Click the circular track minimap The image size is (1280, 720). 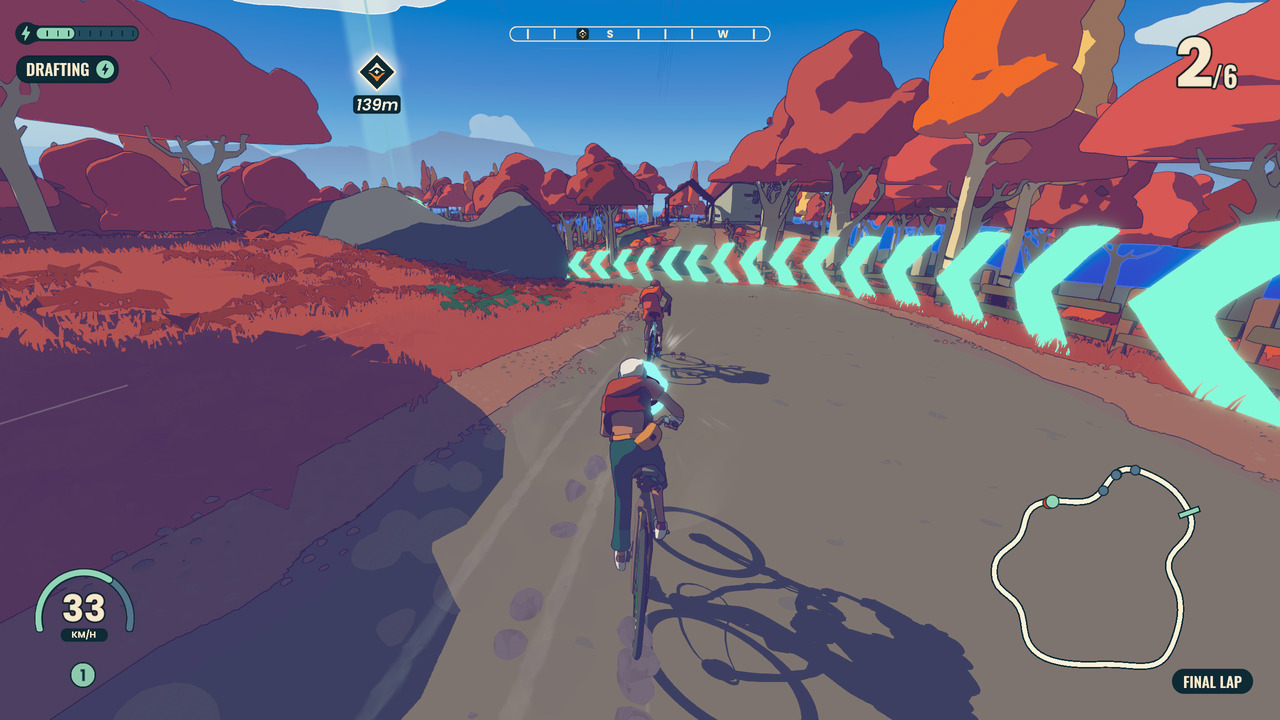pos(1093,565)
